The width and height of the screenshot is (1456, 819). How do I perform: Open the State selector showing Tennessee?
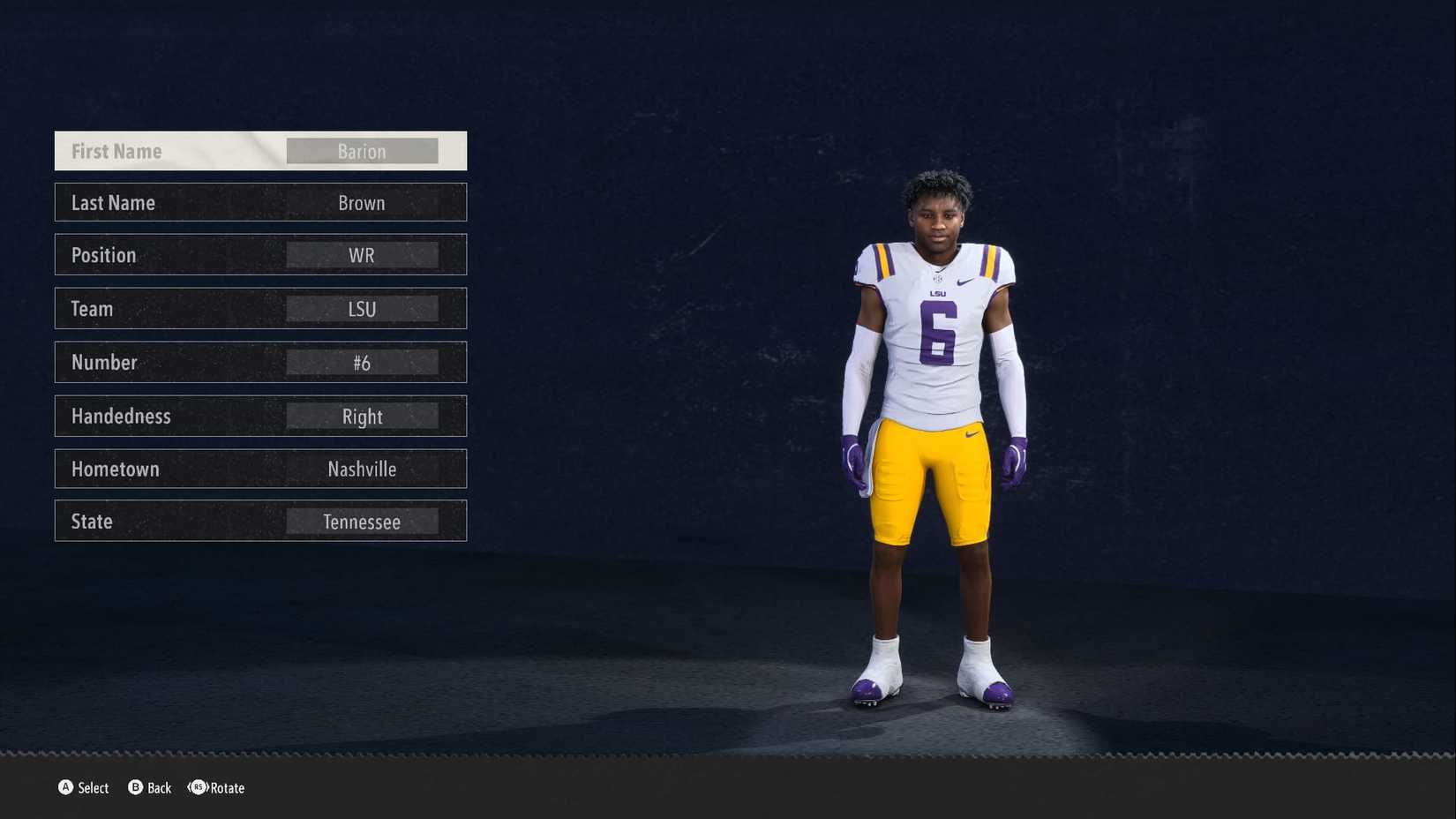click(362, 521)
